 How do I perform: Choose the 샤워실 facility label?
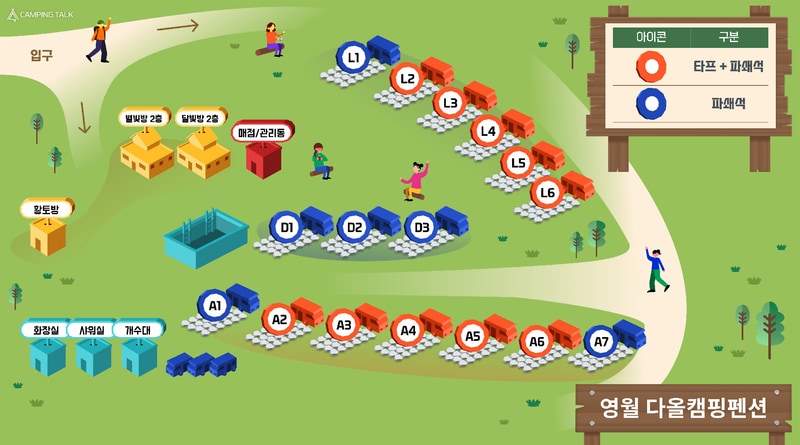click(x=92, y=329)
